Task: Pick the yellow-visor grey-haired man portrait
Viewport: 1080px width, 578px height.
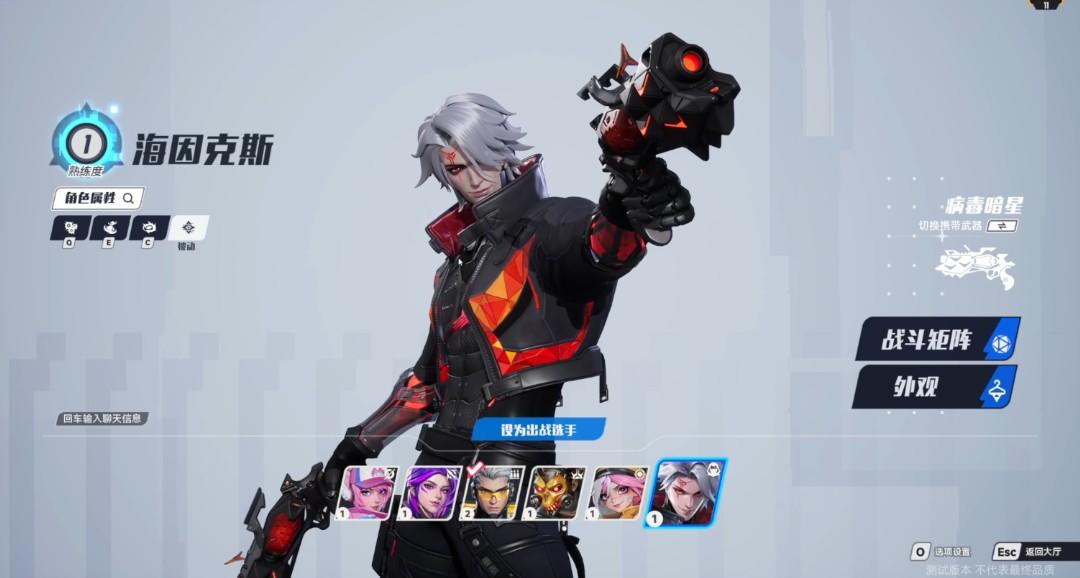Action: pos(494,493)
